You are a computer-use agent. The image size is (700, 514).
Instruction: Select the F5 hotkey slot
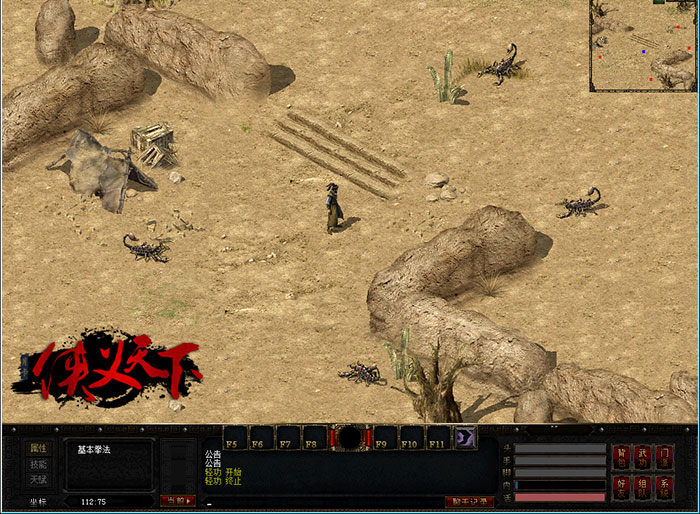(x=235, y=438)
